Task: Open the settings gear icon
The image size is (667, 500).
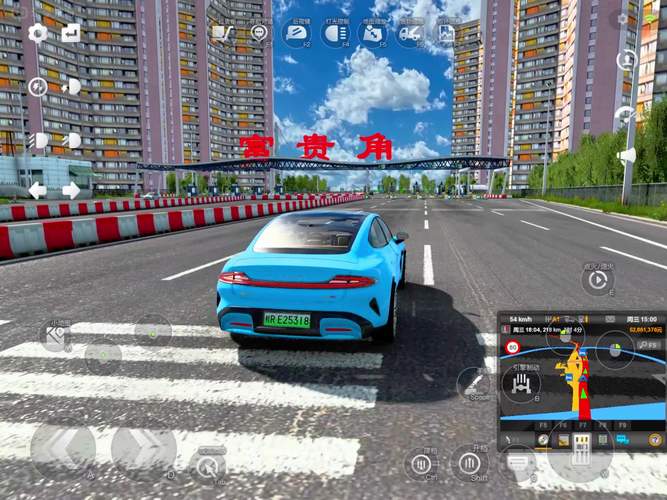Action: tap(38, 33)
